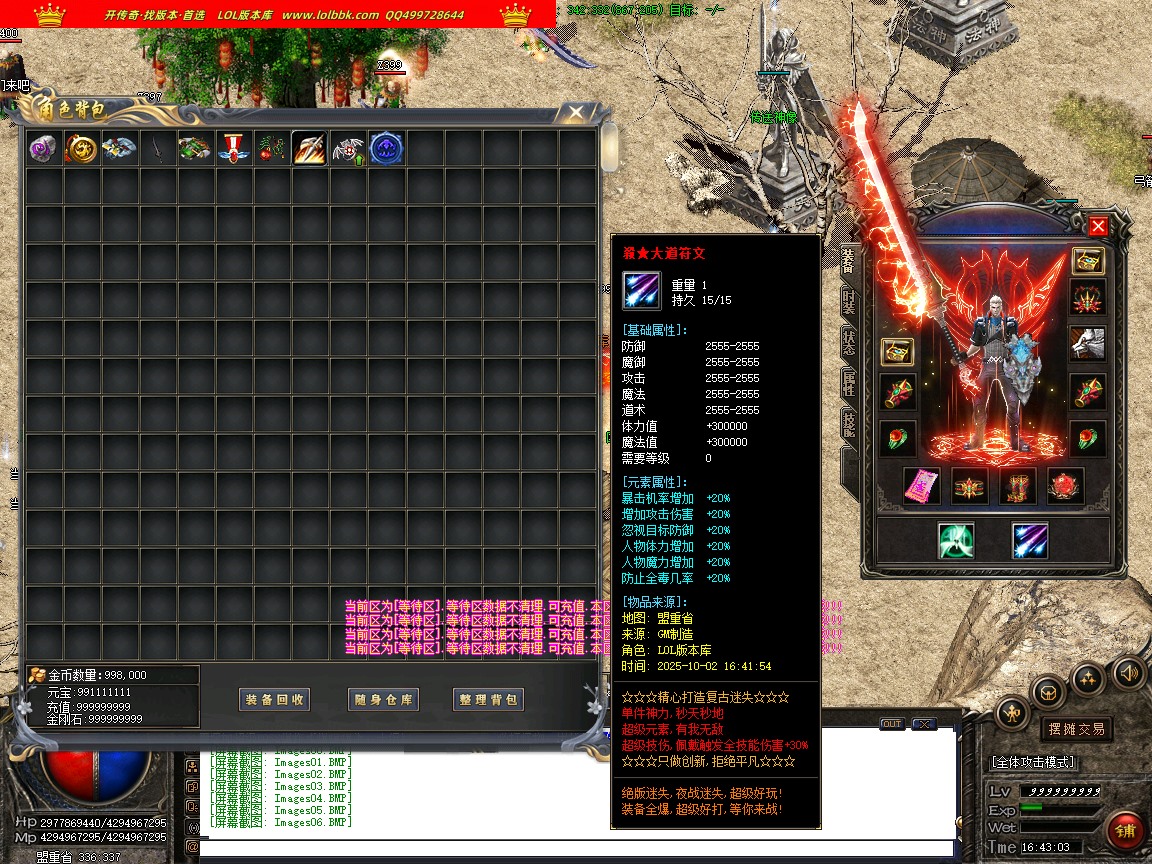Sort the bag with 整理背包
This screenshot has width=1152, height=864.
488,700
